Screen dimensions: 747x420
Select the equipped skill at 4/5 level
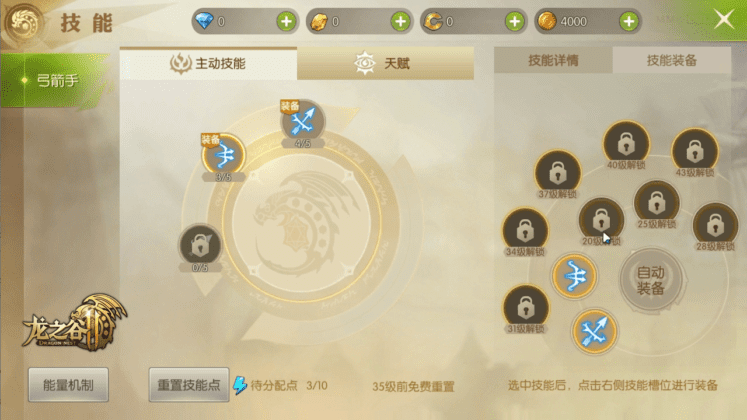tap(302, 122)
